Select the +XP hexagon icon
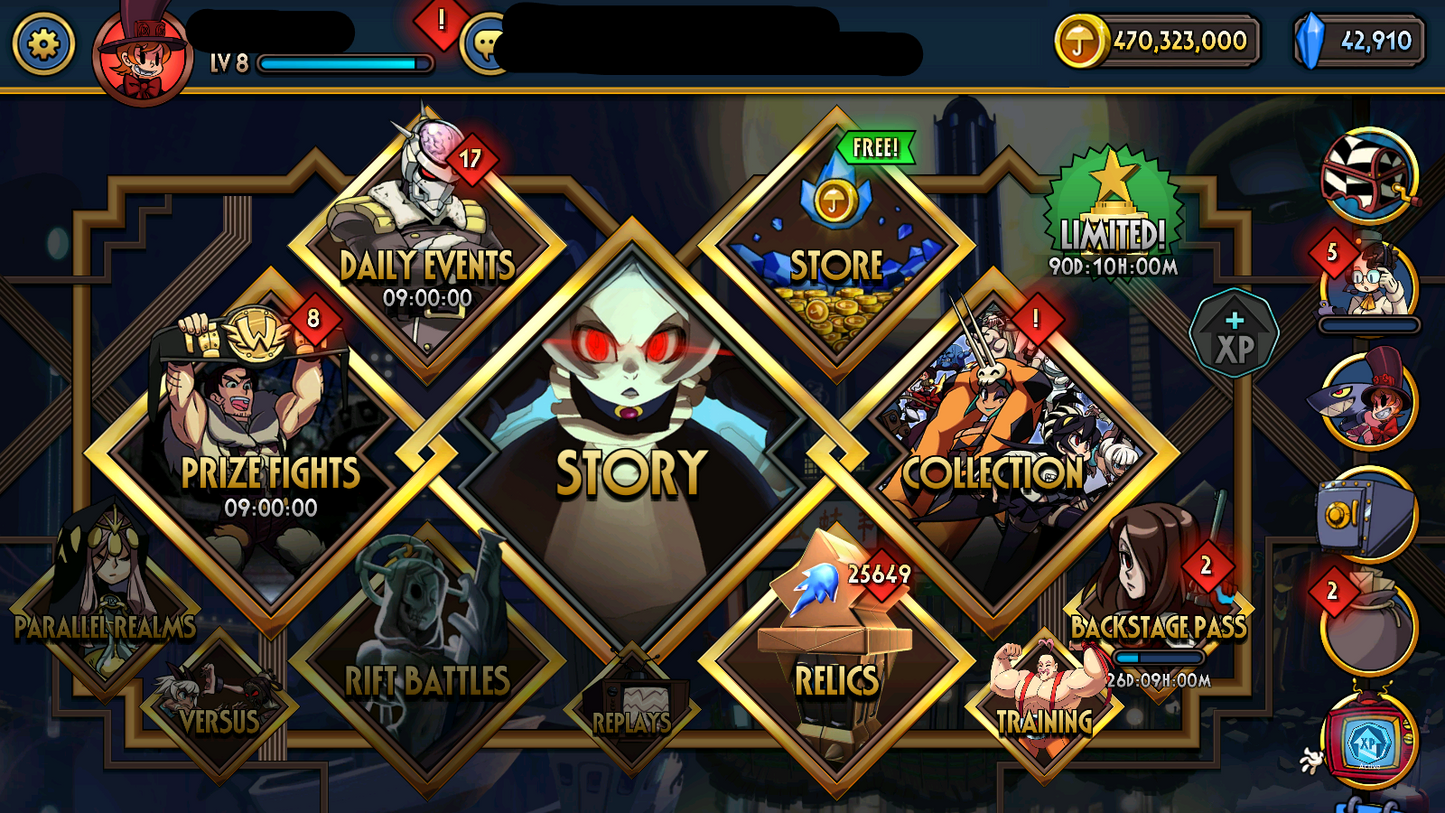The height and width of the screenshot is (813, 1445). pos(1235,340)
